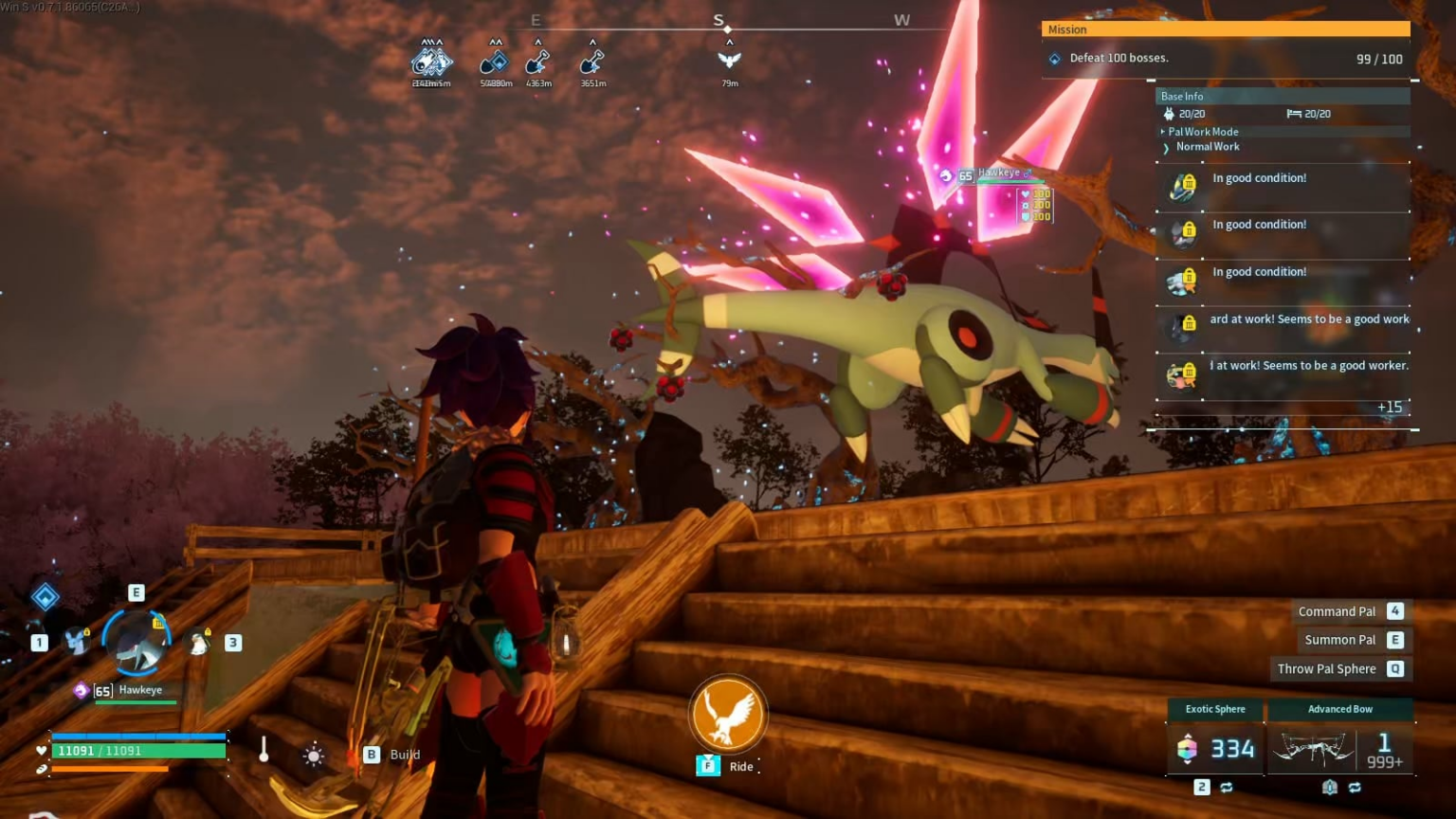The height and width of the screenshot is (819, 1456).
Task: Click the Mission header bar
Action: [1225, 29]
